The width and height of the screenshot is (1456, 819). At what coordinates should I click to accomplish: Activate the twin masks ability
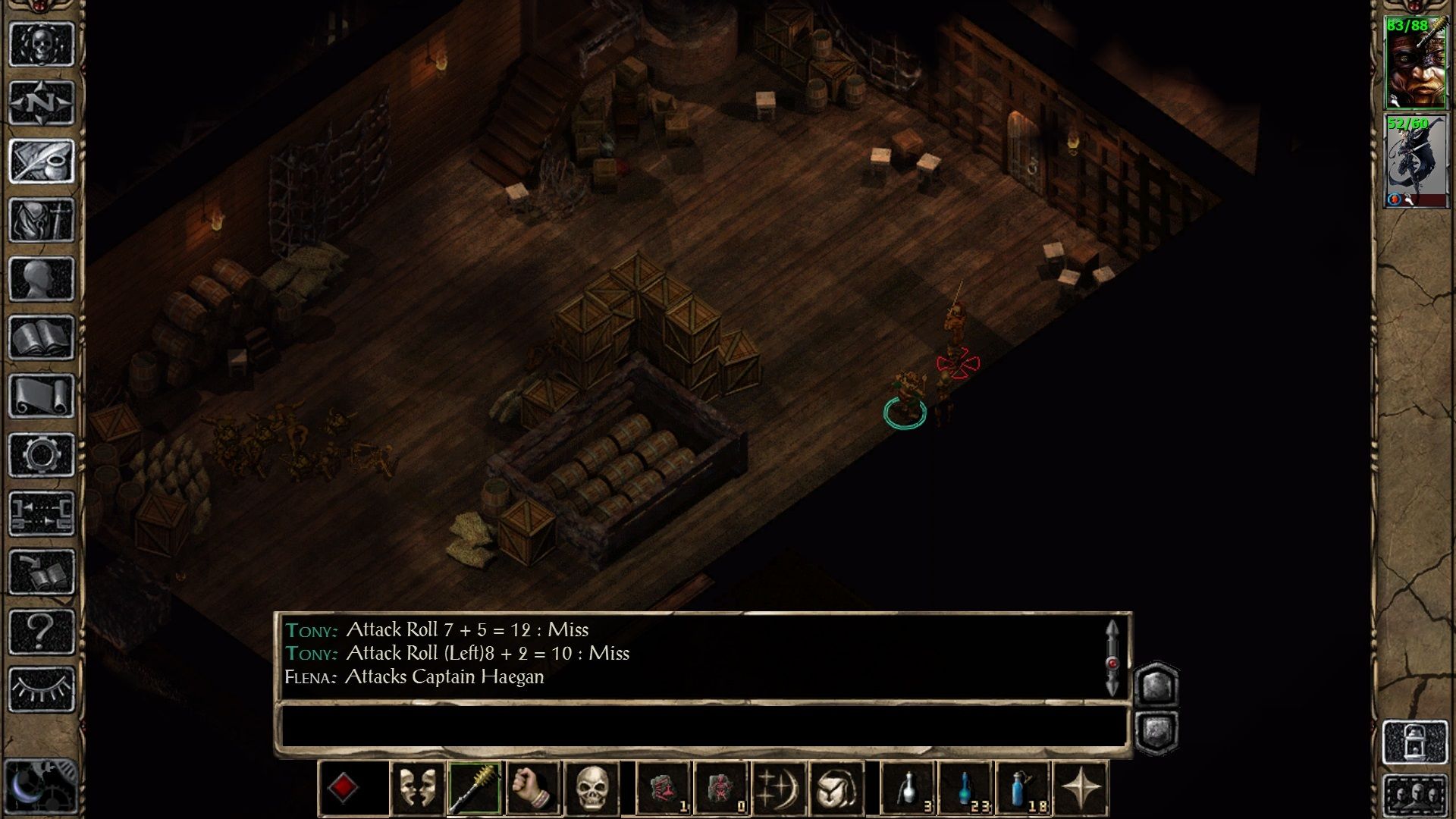click(417, 789)
